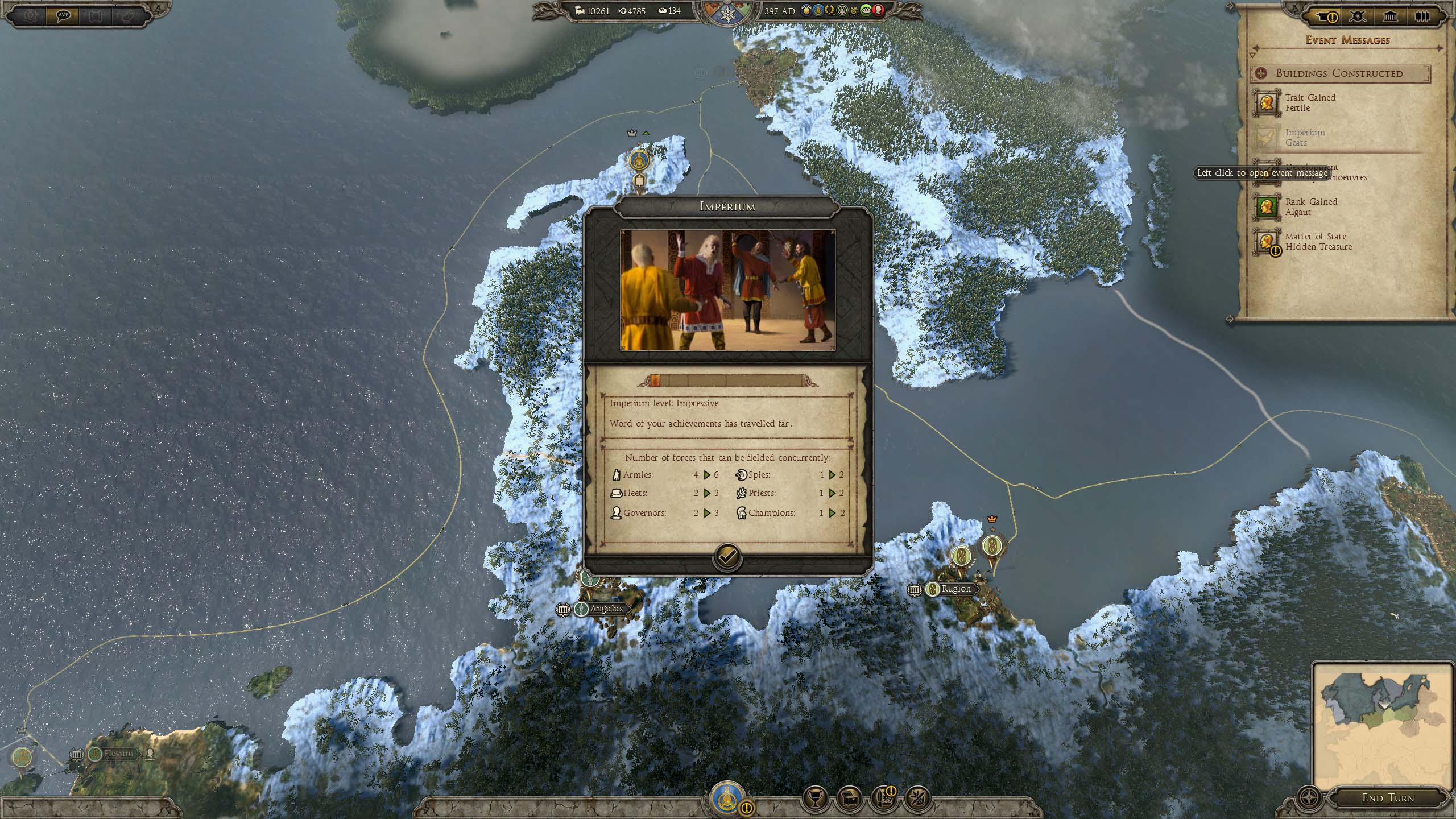Open the technology panel with alert badge
The height and width of the screenshot is (819, 1456).
883,799
